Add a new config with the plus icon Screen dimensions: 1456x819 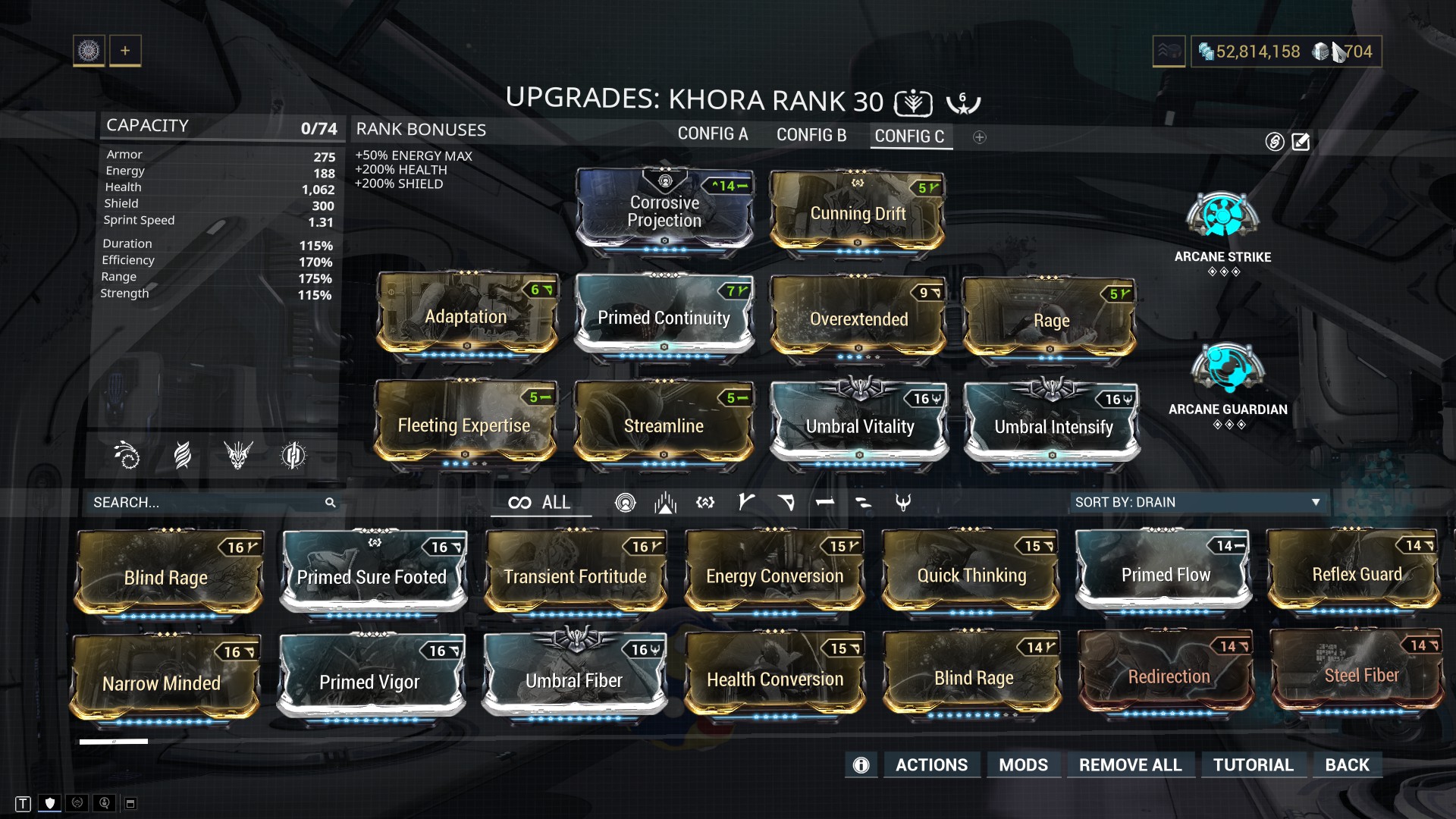(980, 137)
